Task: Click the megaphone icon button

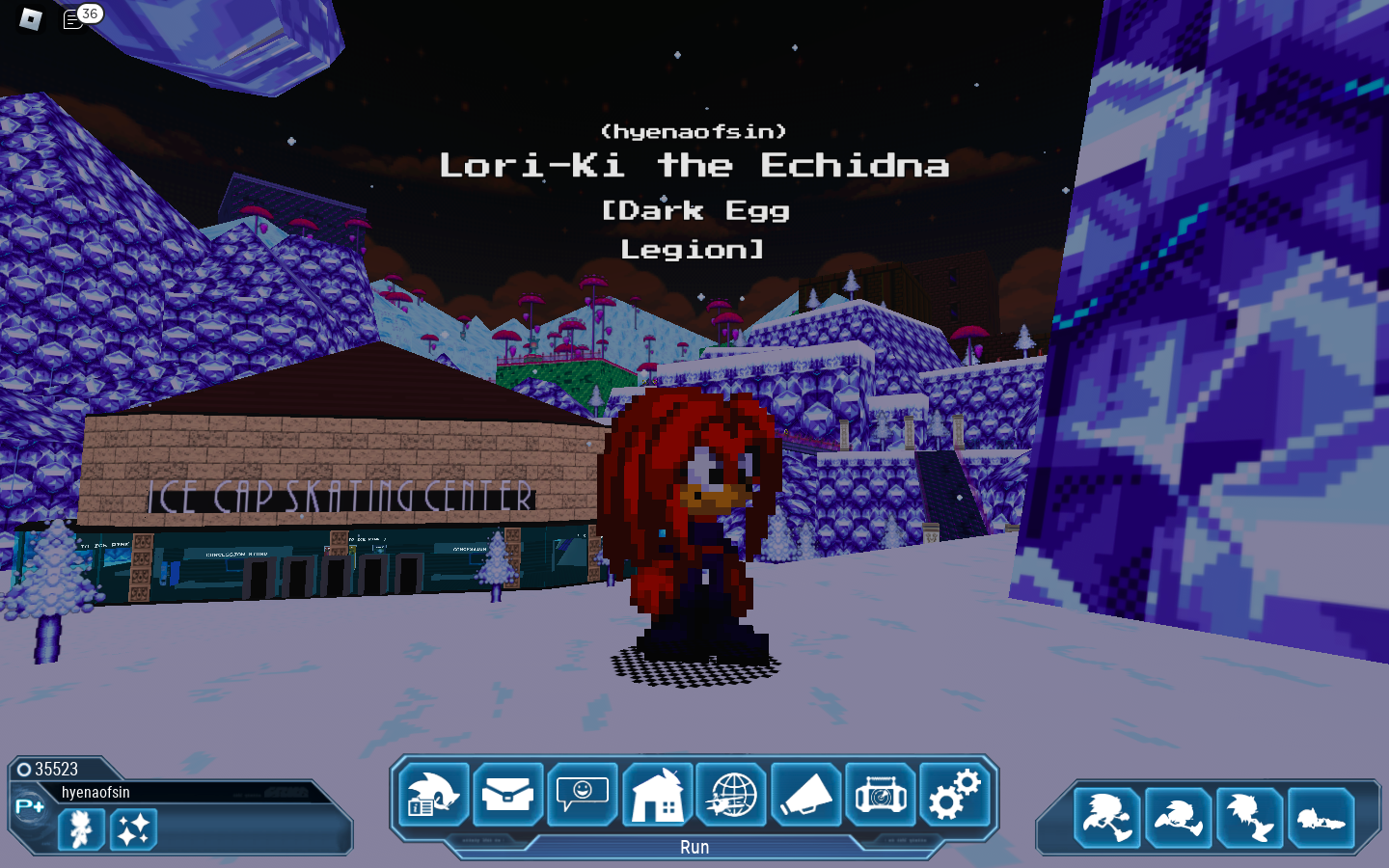Action: tap(805, 795)
